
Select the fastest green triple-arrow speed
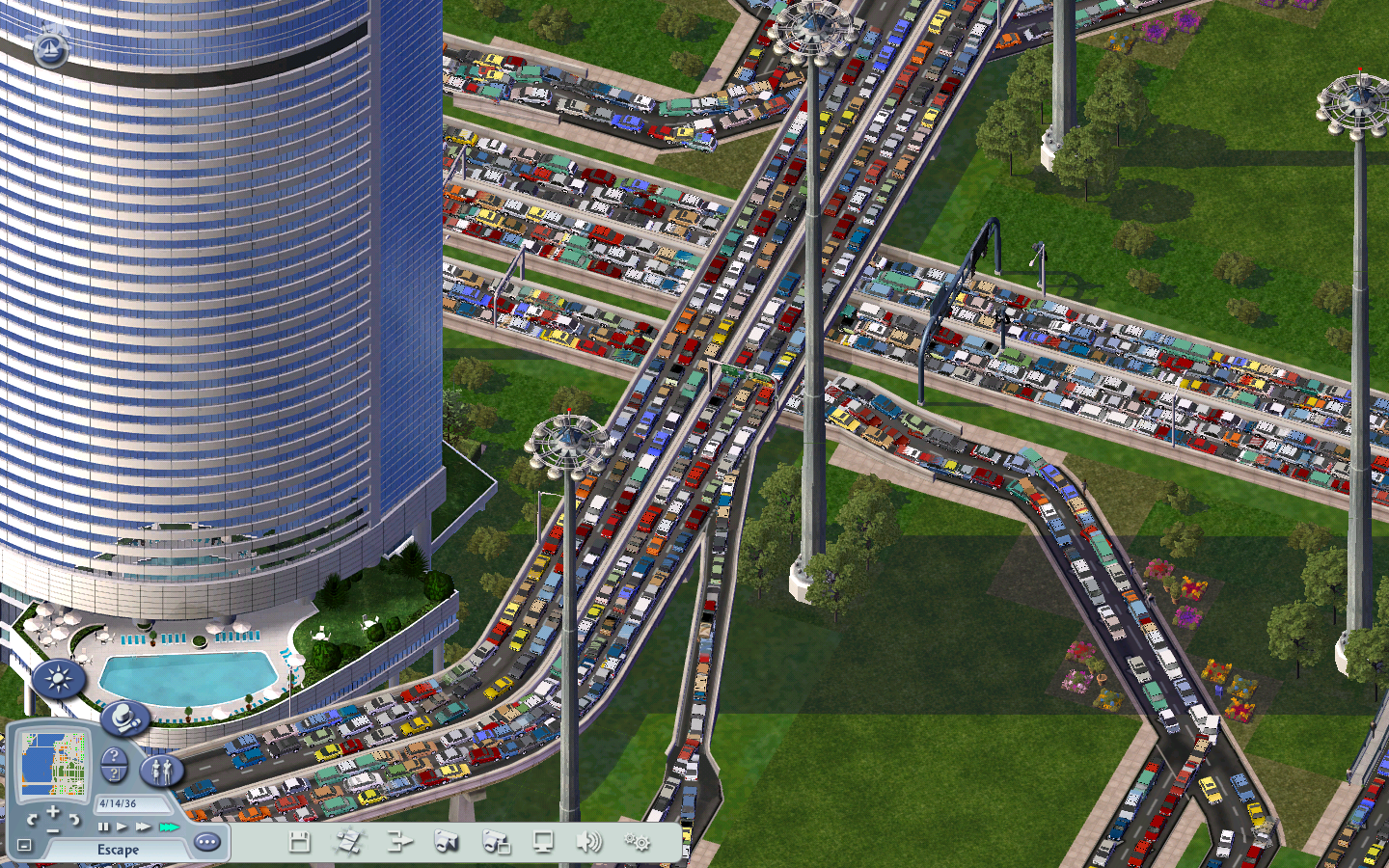[169, 827]
